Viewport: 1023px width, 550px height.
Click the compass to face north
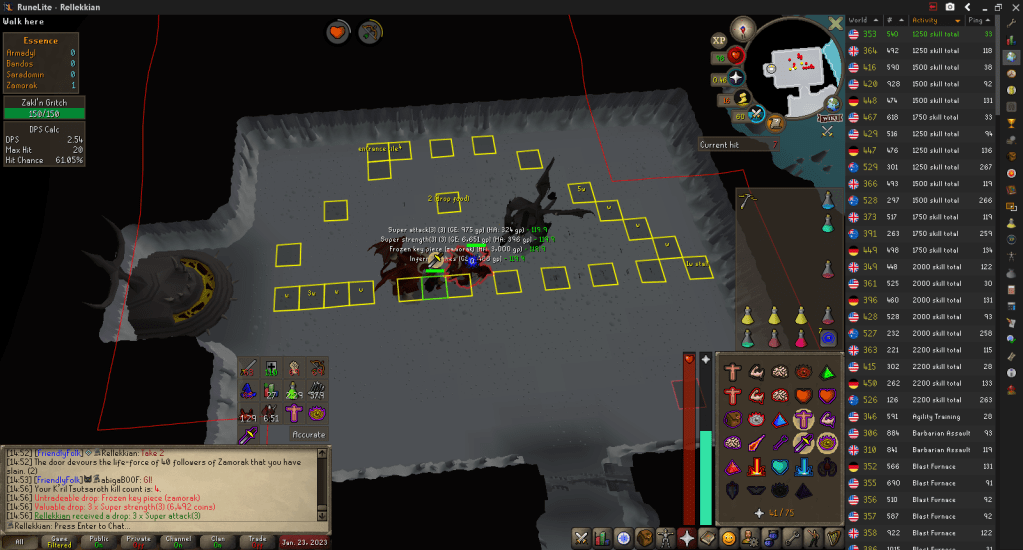point(743,28)
